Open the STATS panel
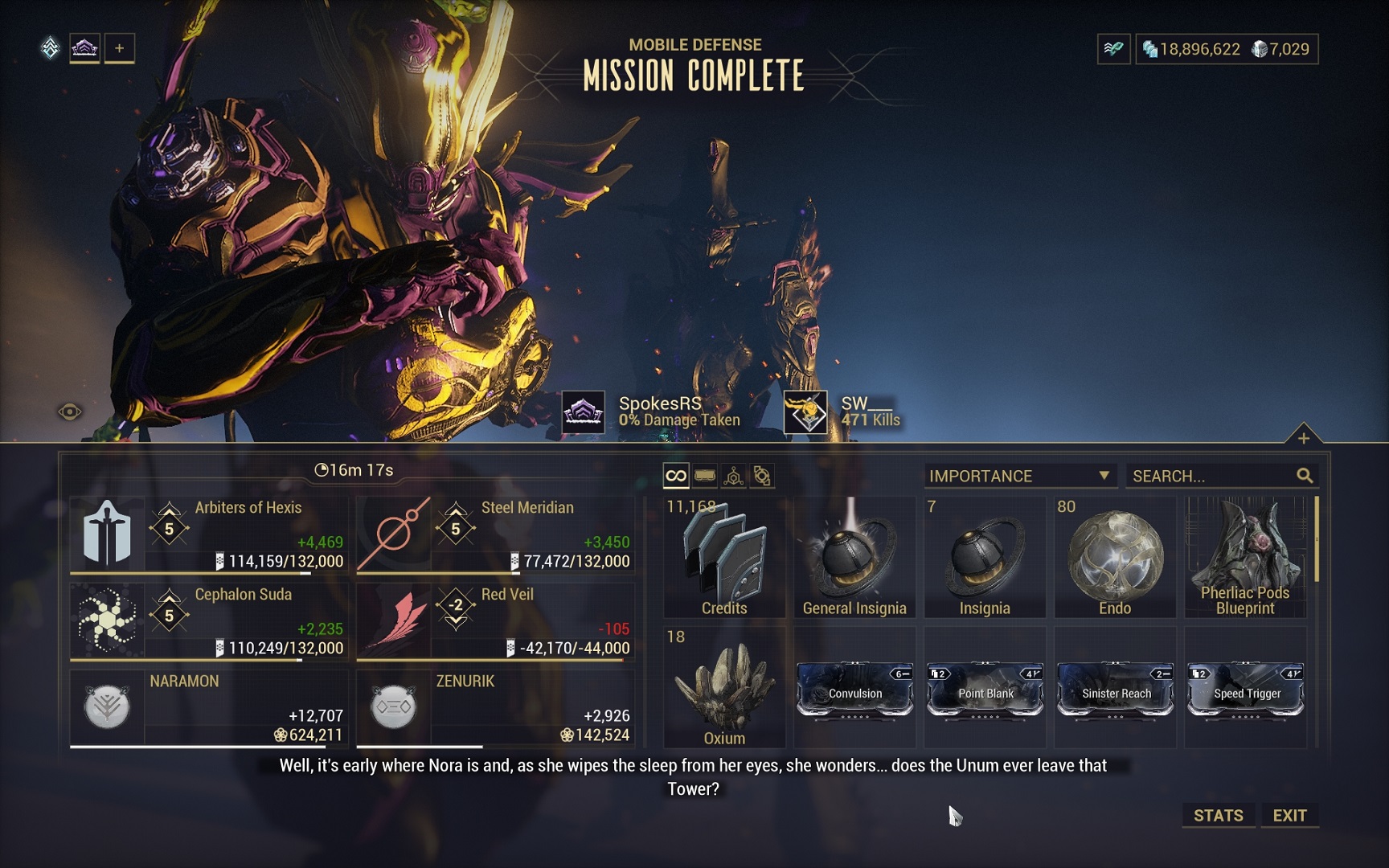The height and width of the screenshot is (868, 1389). (1218, 815)
